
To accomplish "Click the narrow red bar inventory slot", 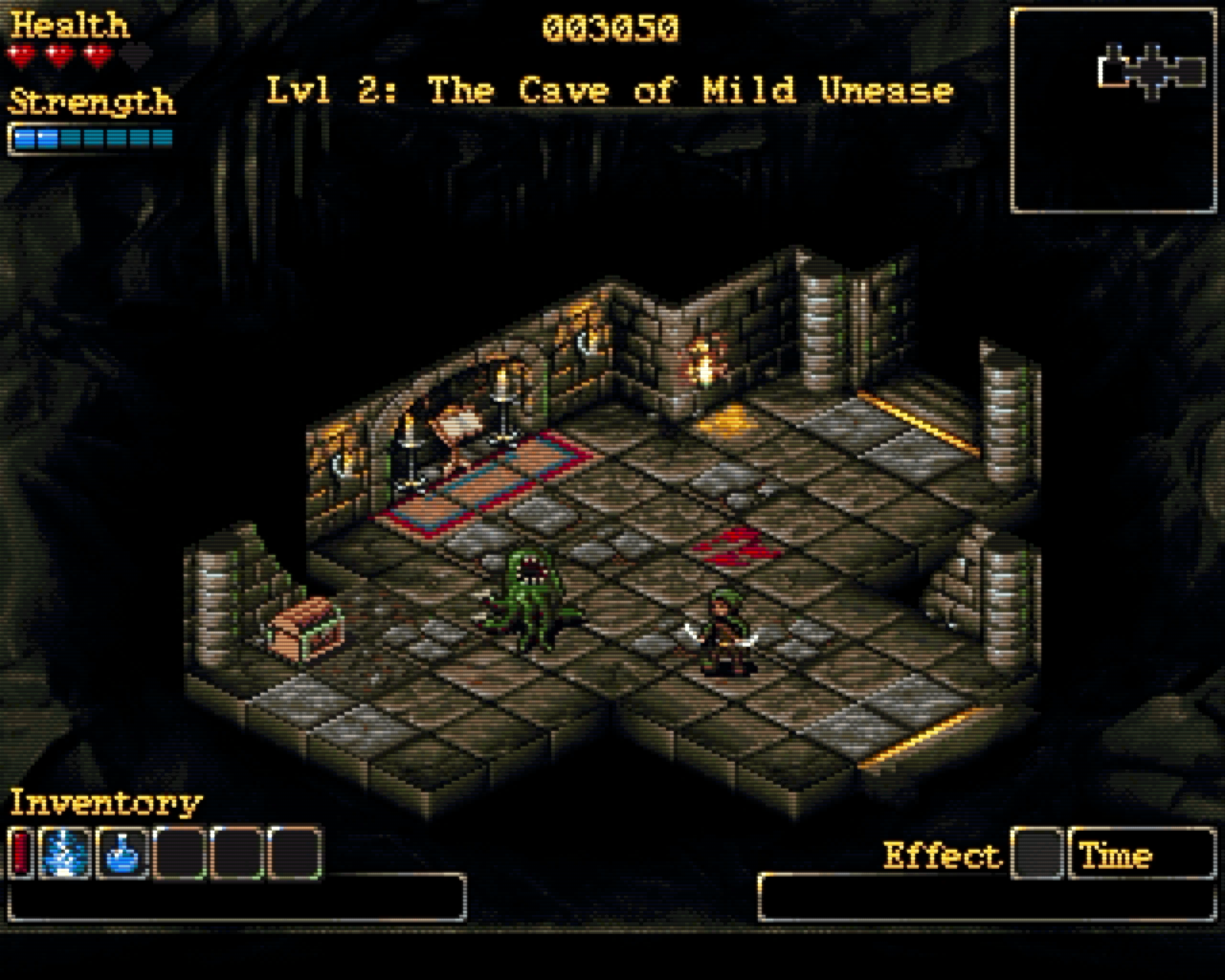I will 22,854.
